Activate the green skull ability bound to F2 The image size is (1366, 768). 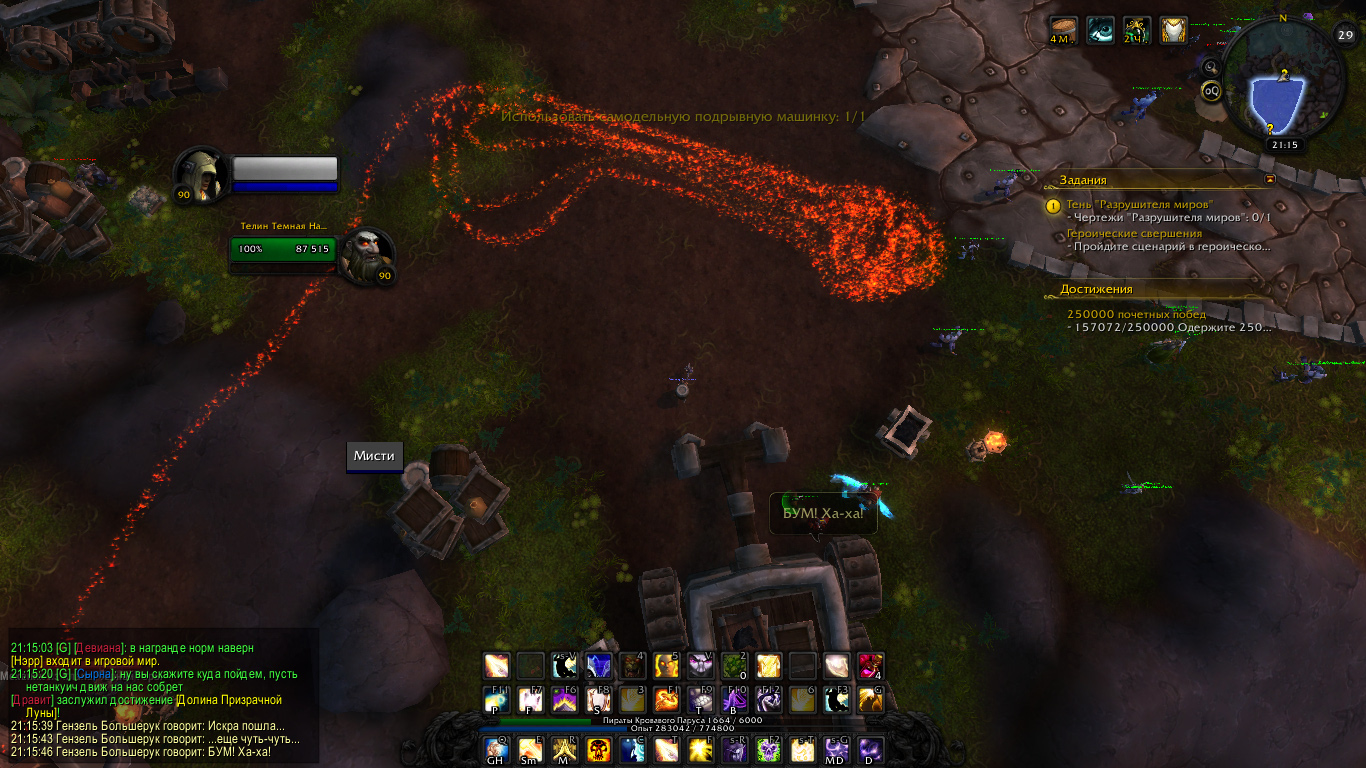[x=768, y=749]
